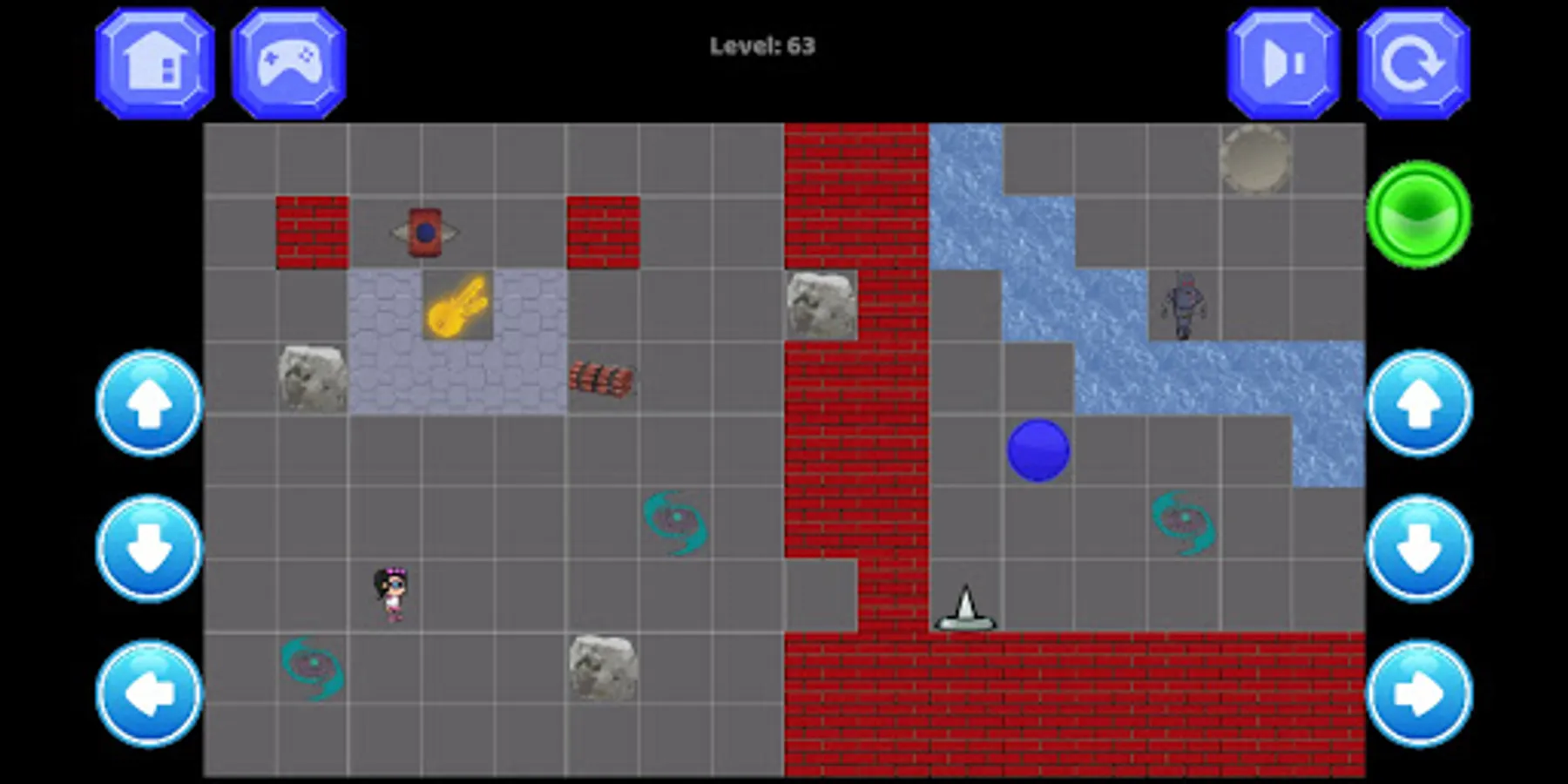Skip to the next level
Image resolution: width=1568 pixels, height=784 pixels.
(1279, 61)
